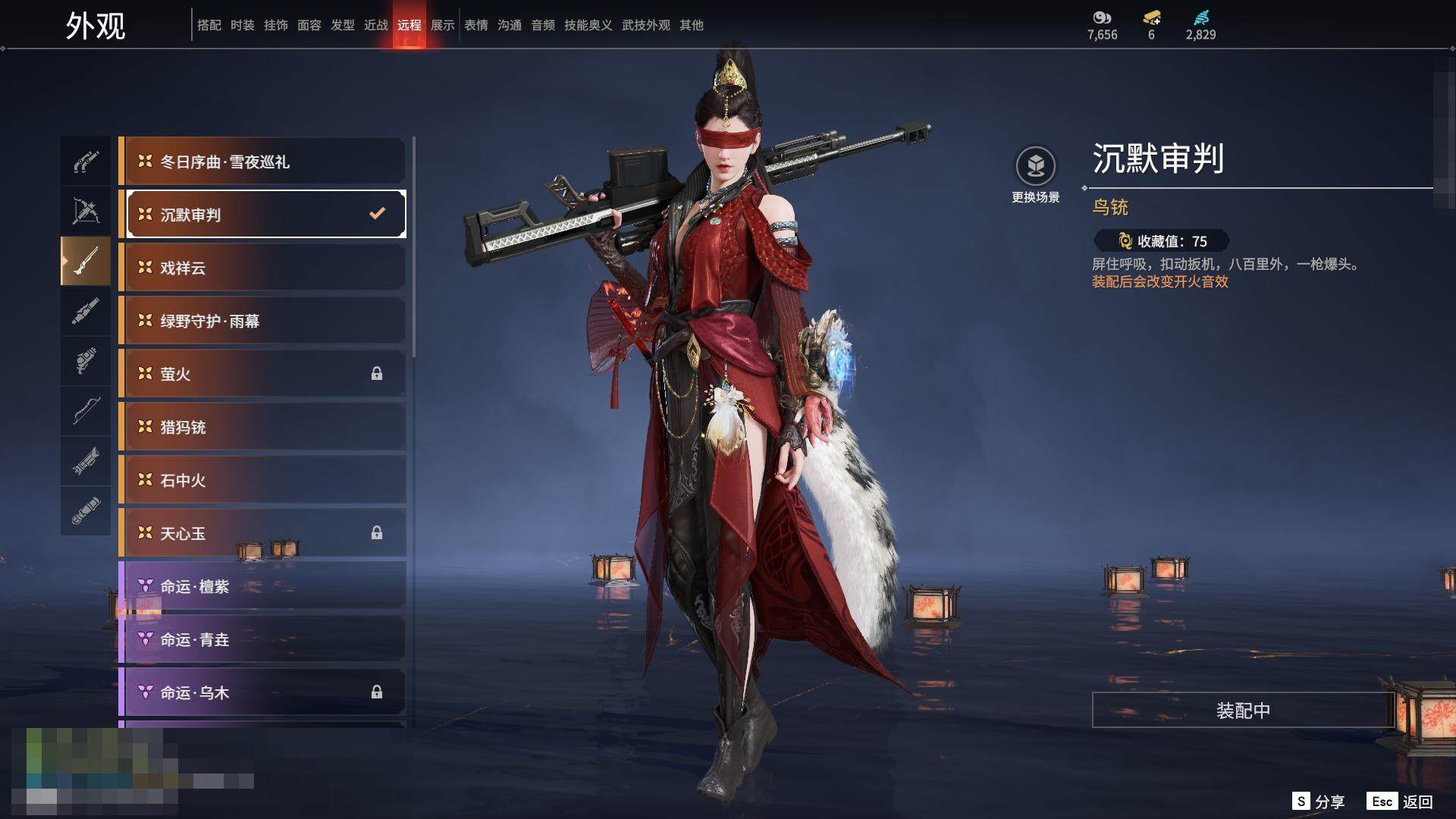Screen dimensions: 1456x819
Task: Open the 搭配 outfit tab
Action: click(x=209, y=25)
